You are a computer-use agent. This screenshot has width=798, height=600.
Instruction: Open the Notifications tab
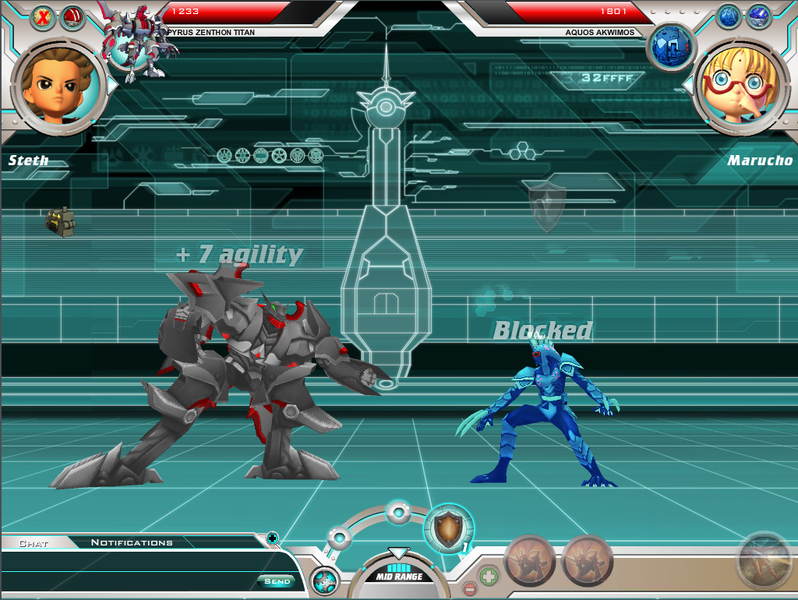[131, 543]
